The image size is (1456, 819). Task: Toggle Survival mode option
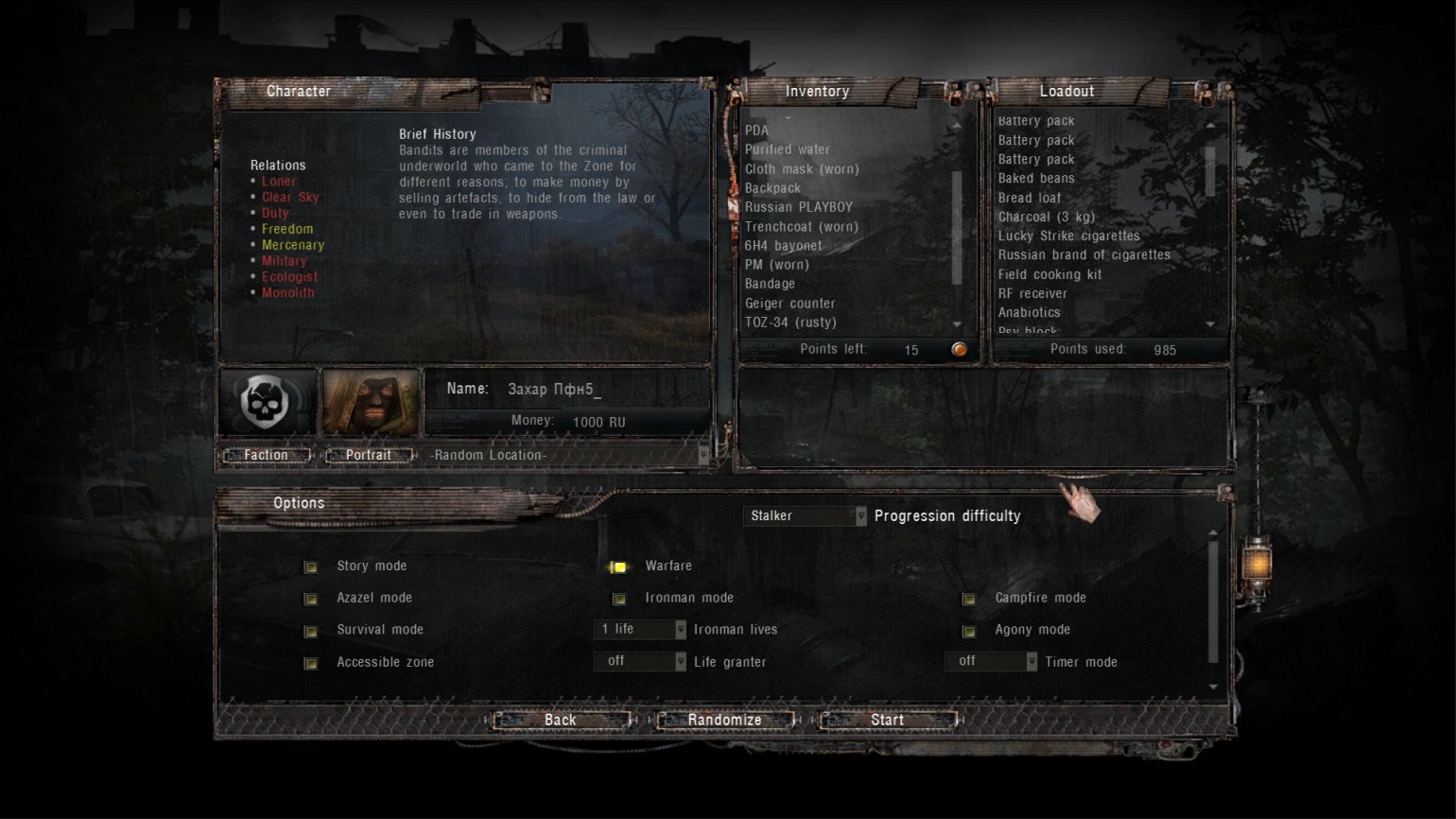(x=311, y=631)
